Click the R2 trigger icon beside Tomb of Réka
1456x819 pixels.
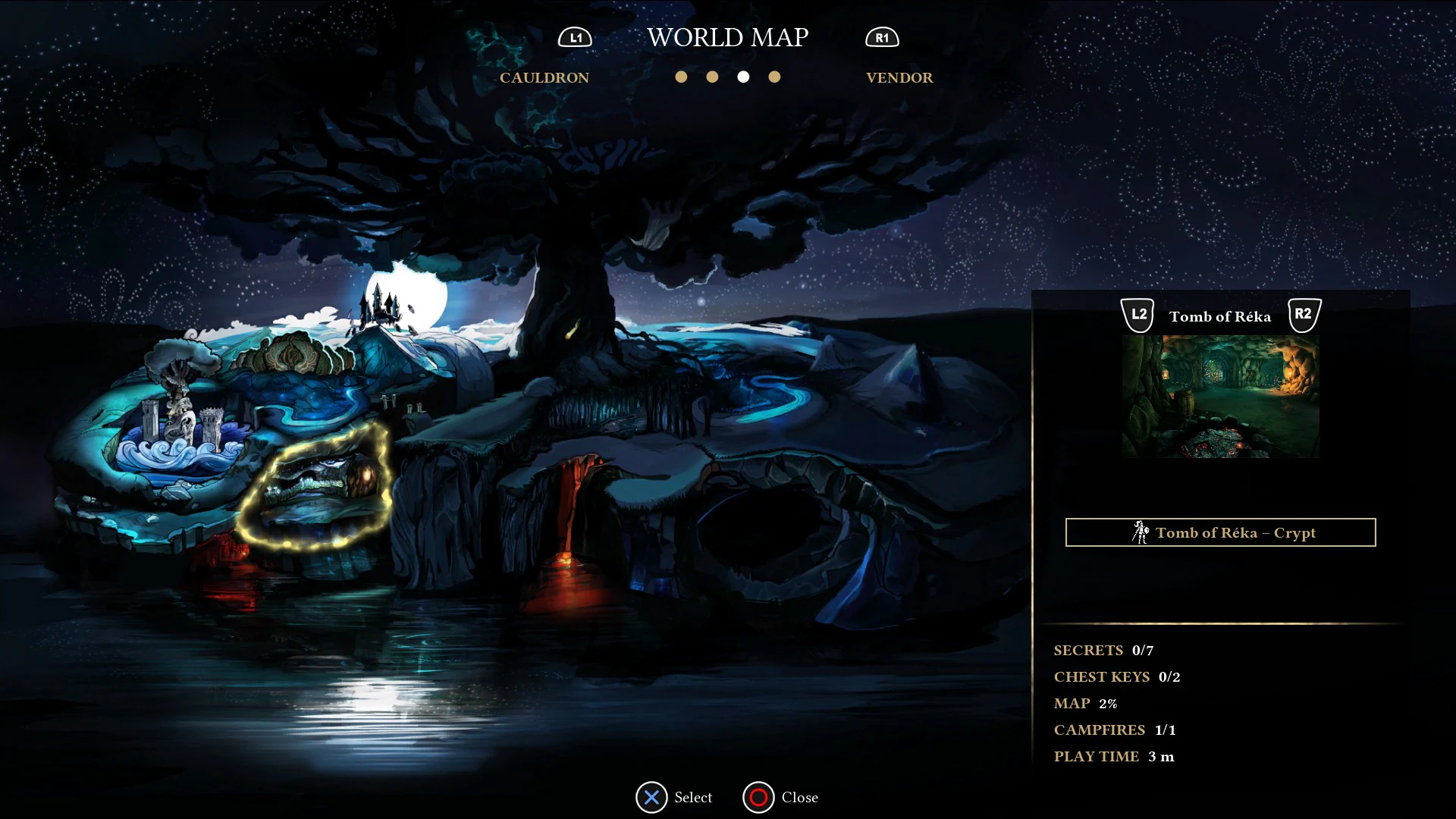pyautogui.click(x=1301, y=313)
